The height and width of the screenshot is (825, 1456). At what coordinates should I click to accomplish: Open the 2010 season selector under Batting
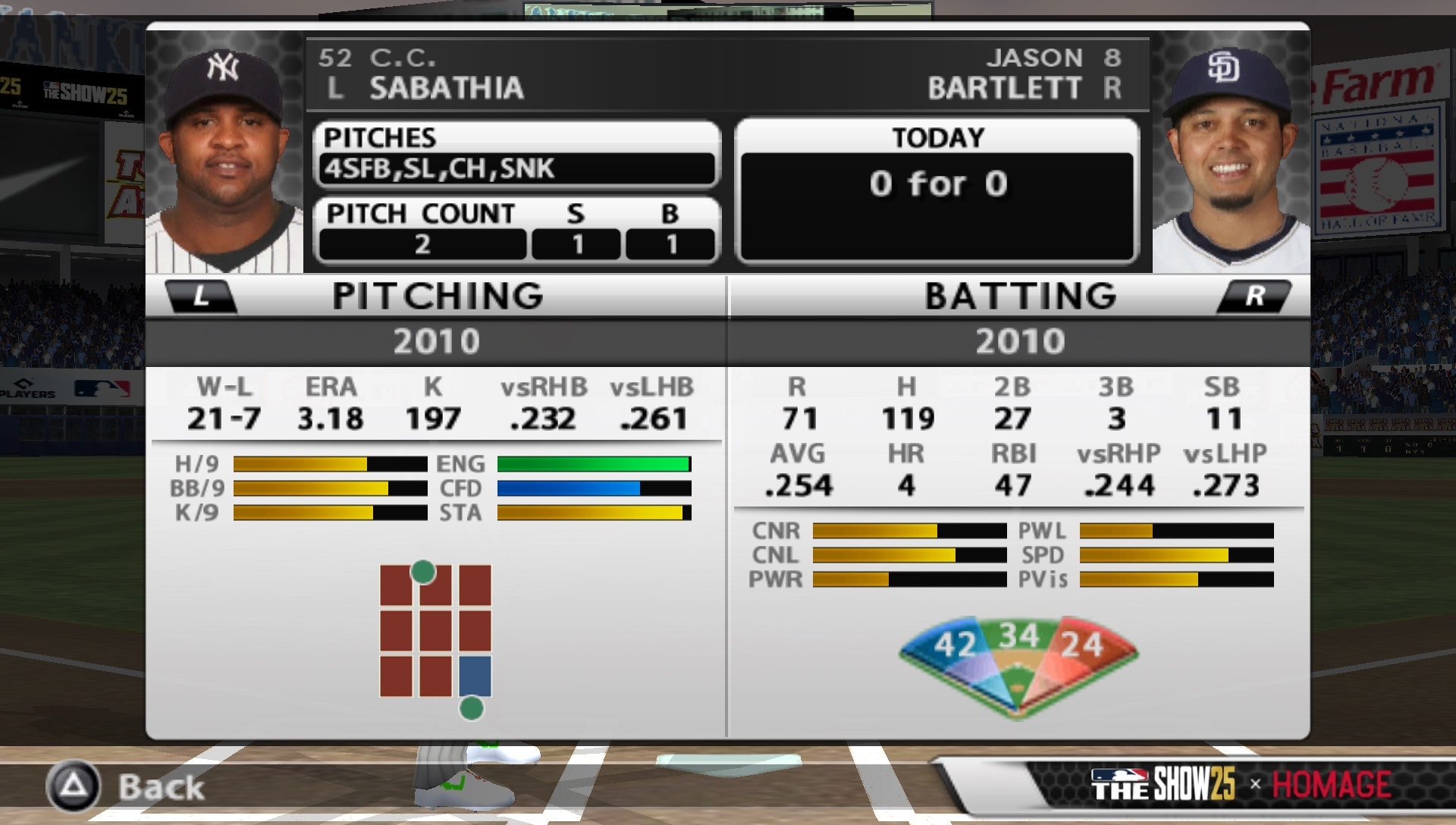point(1019,341)
